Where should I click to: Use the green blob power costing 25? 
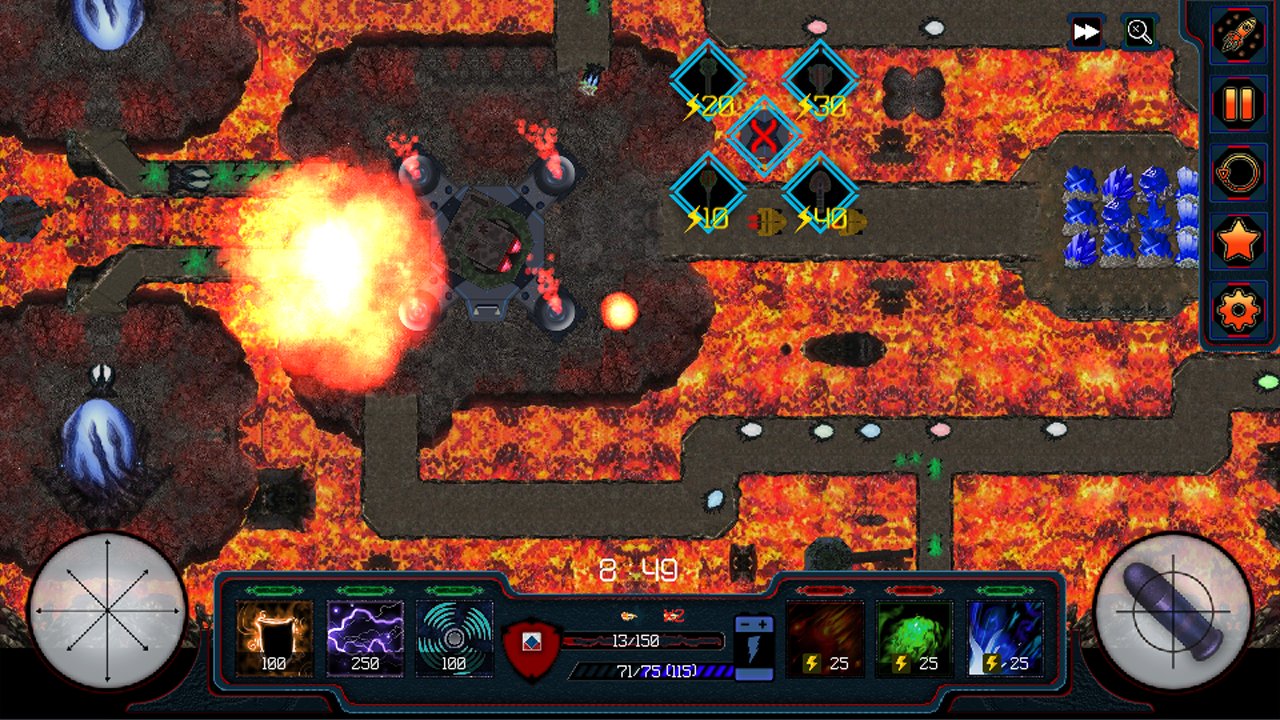pos(914,638)
